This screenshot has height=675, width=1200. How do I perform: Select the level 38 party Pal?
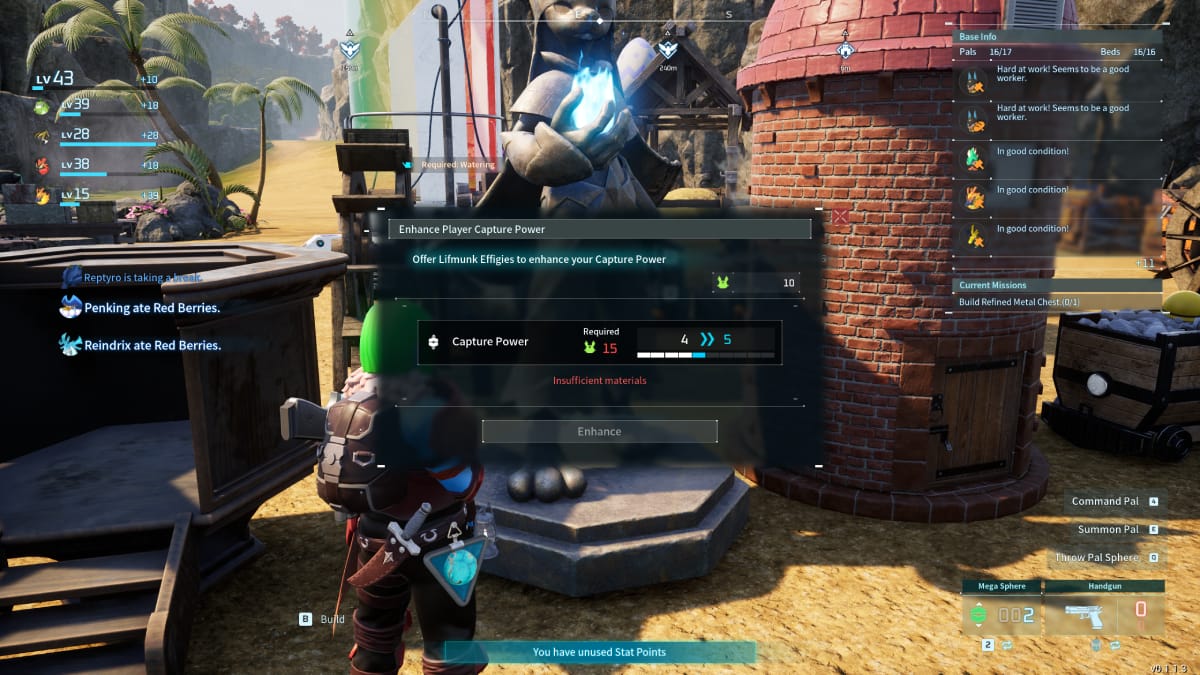pyautogui.click(x=95, y=166)
